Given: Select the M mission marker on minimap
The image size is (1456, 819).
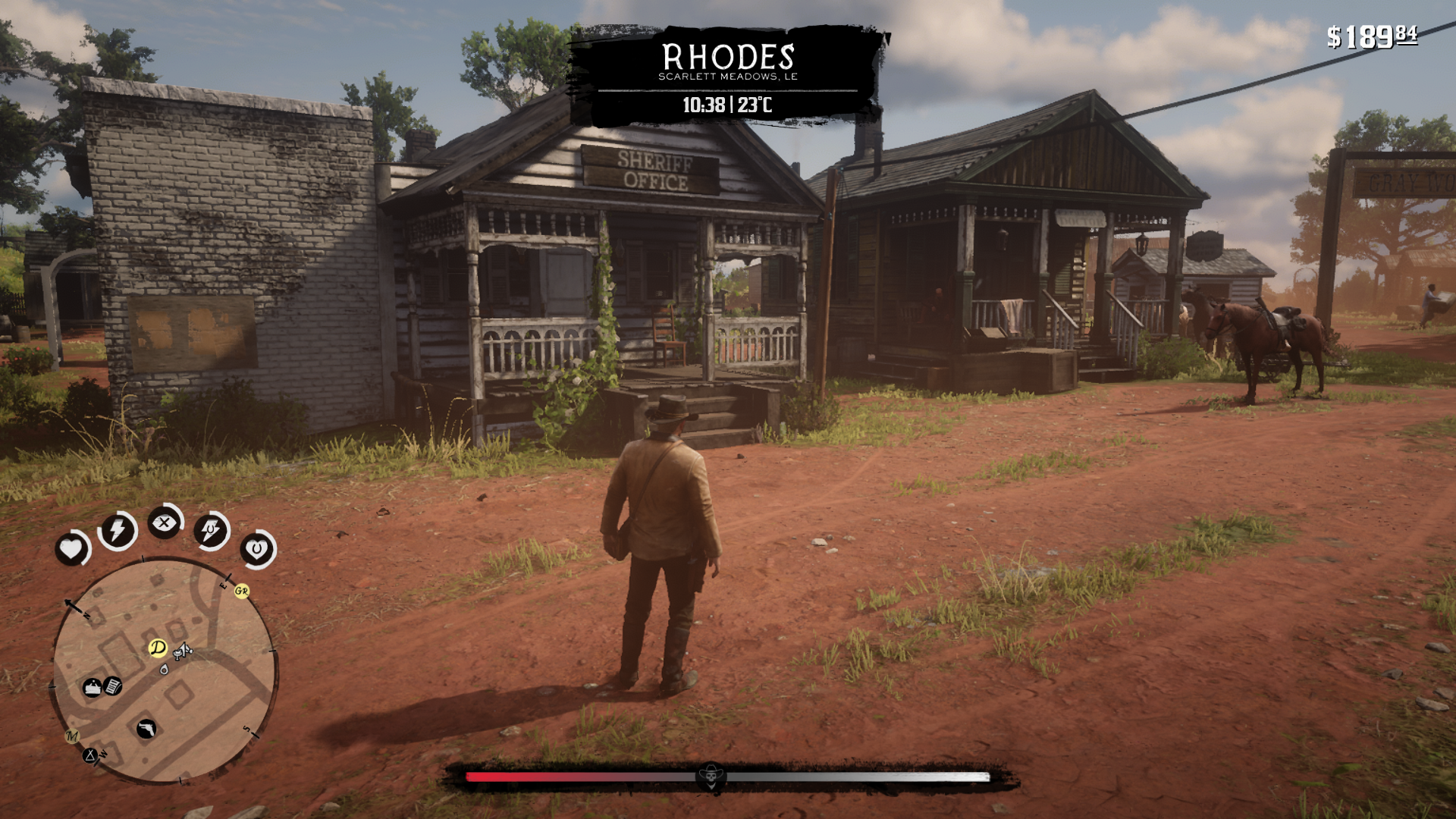Looking at the screenshot, I should [x=72, y=736].
